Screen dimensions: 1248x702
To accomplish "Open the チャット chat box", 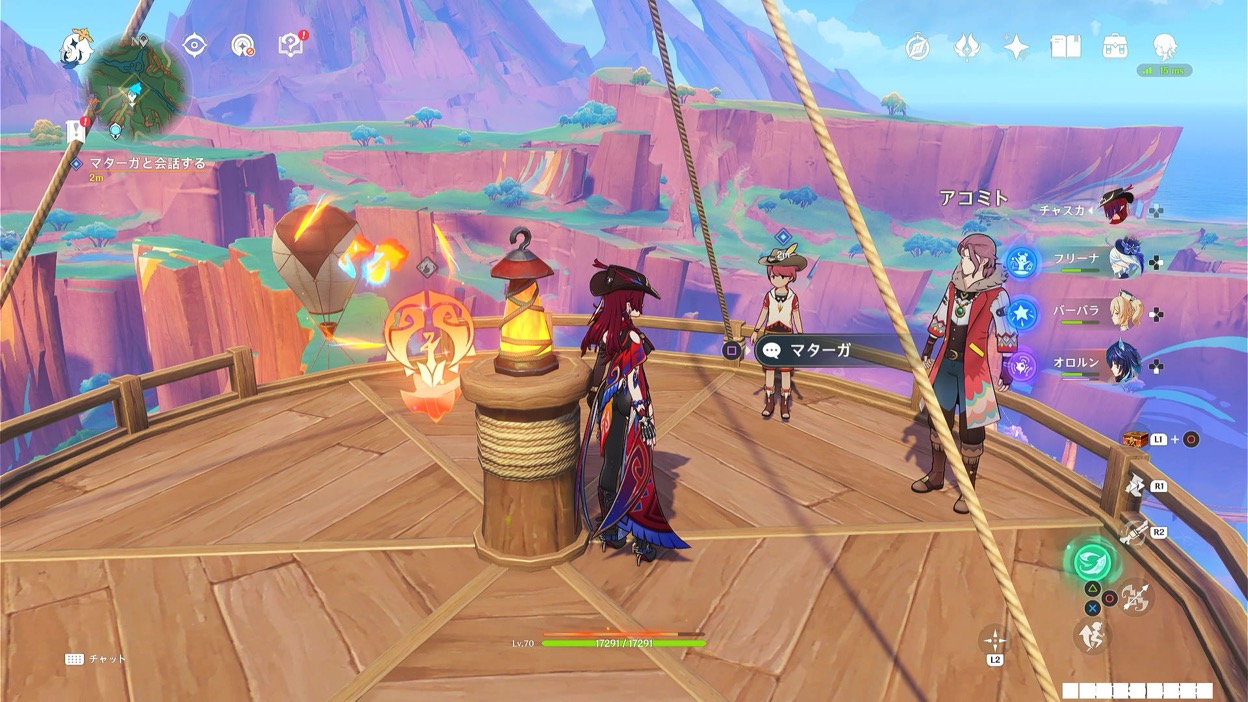I will pyautogui.click(x=96, y=659).
